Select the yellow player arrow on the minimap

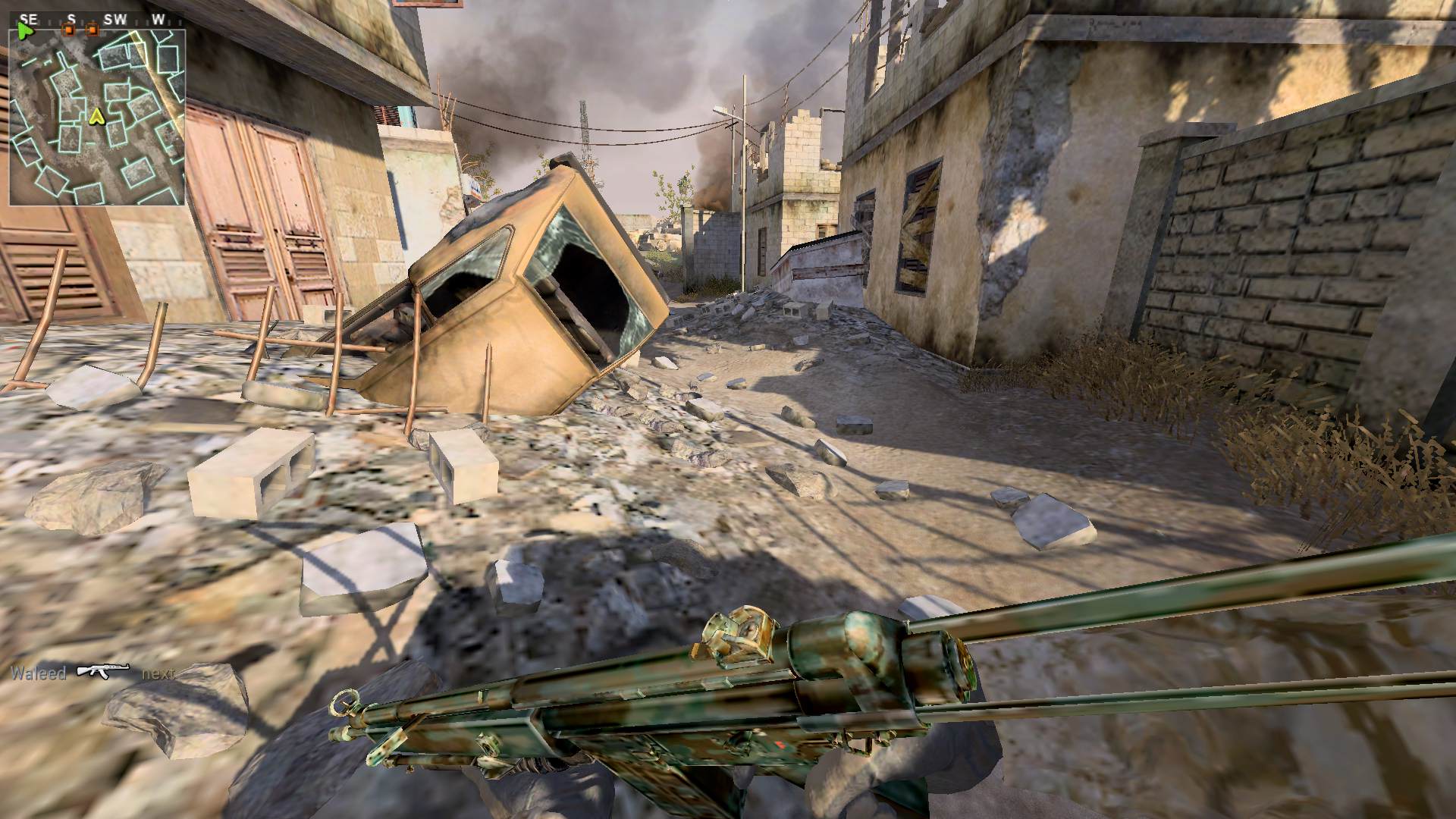[96, 116]
